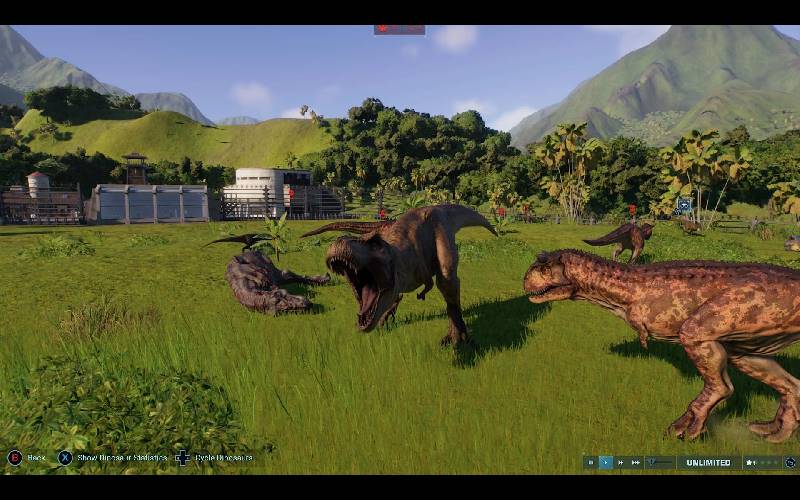This screenshot has width=800, height=500.
Task: Set the game to normal play speed
Action: pos(606,462)
